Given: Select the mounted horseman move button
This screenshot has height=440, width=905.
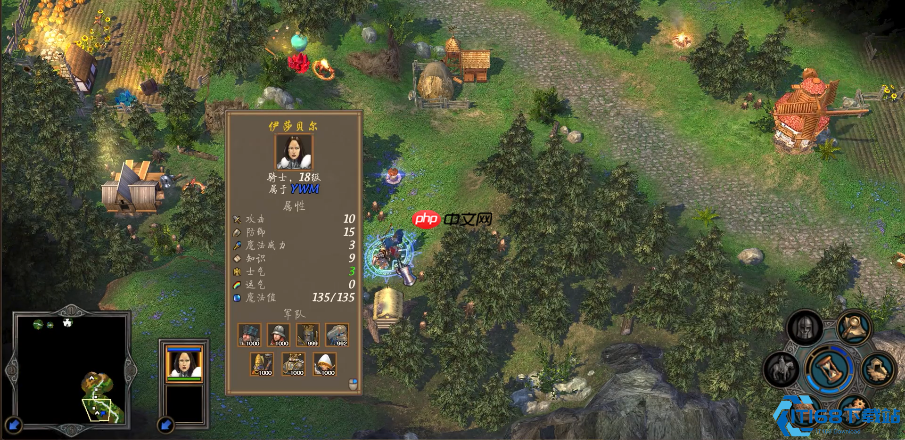Looking at the screenshot, I should [x=780, y=369].
